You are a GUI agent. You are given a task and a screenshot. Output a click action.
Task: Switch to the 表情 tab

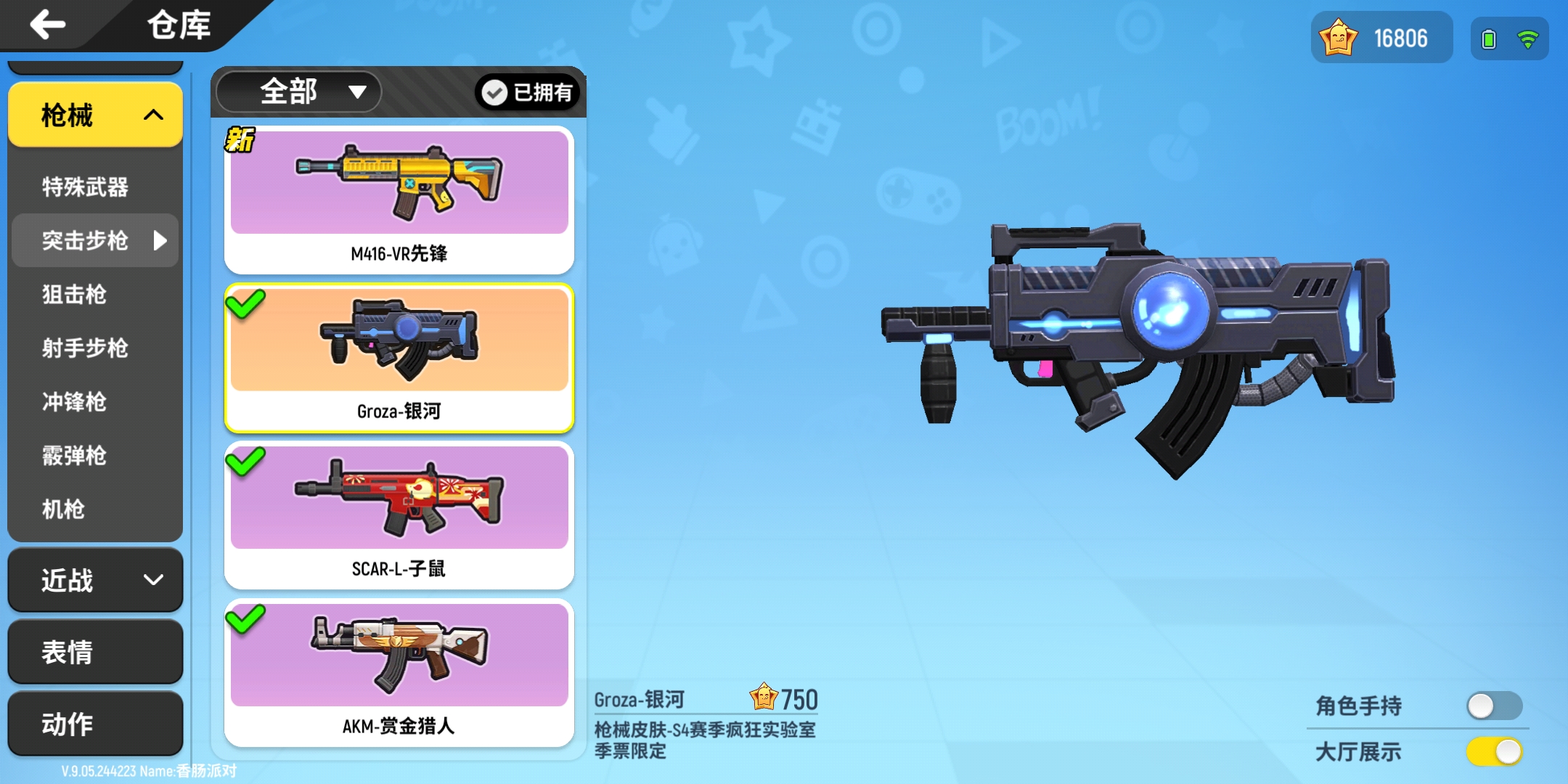(94, 652)
